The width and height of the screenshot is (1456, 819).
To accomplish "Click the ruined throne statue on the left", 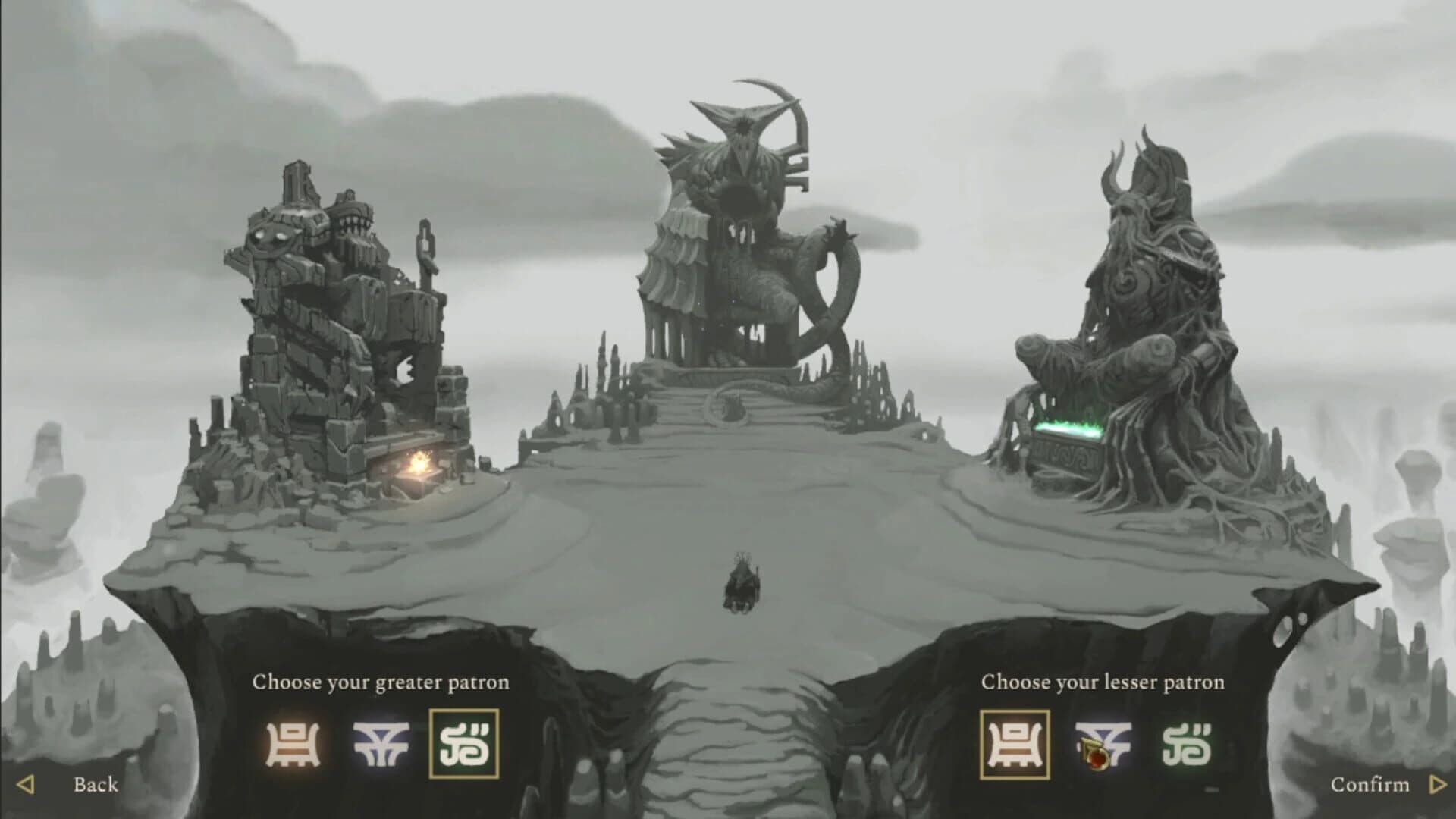I will [x=334, y=303].
